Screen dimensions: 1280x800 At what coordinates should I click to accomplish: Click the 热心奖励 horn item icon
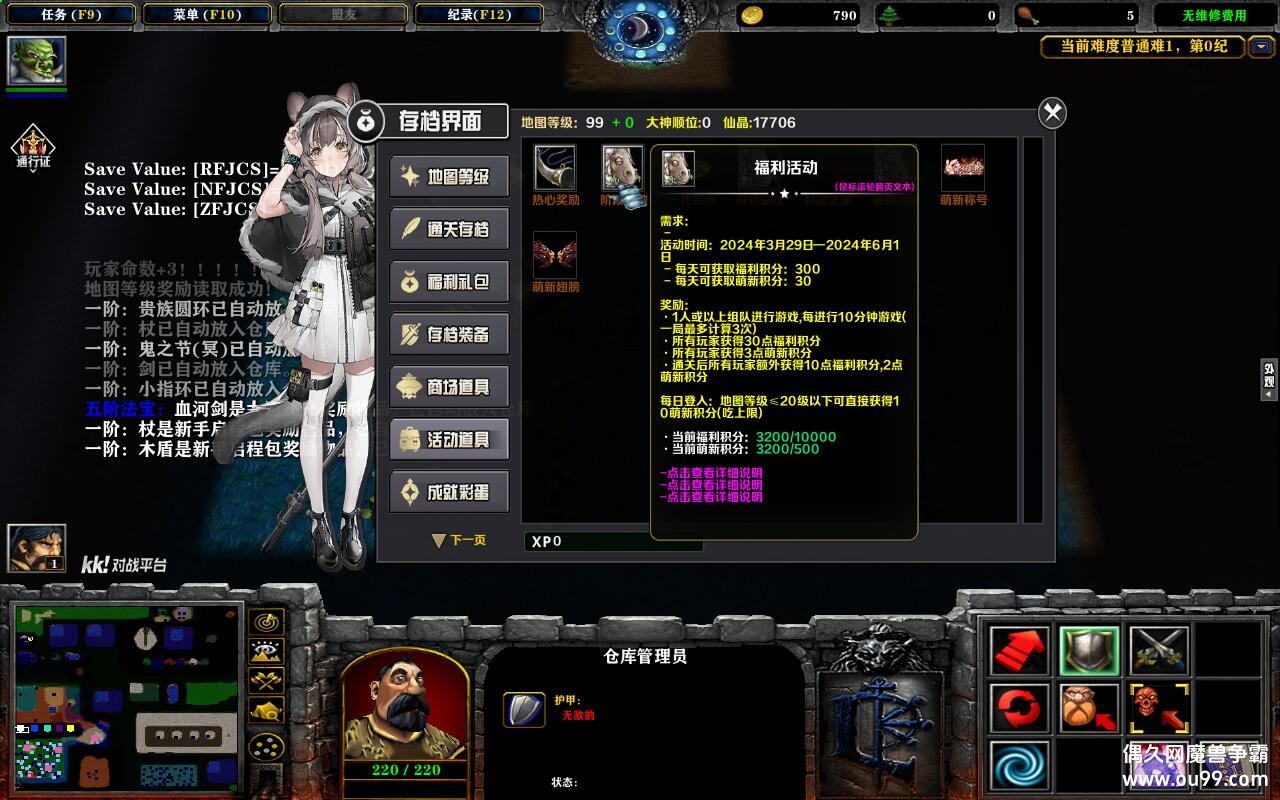553,168
